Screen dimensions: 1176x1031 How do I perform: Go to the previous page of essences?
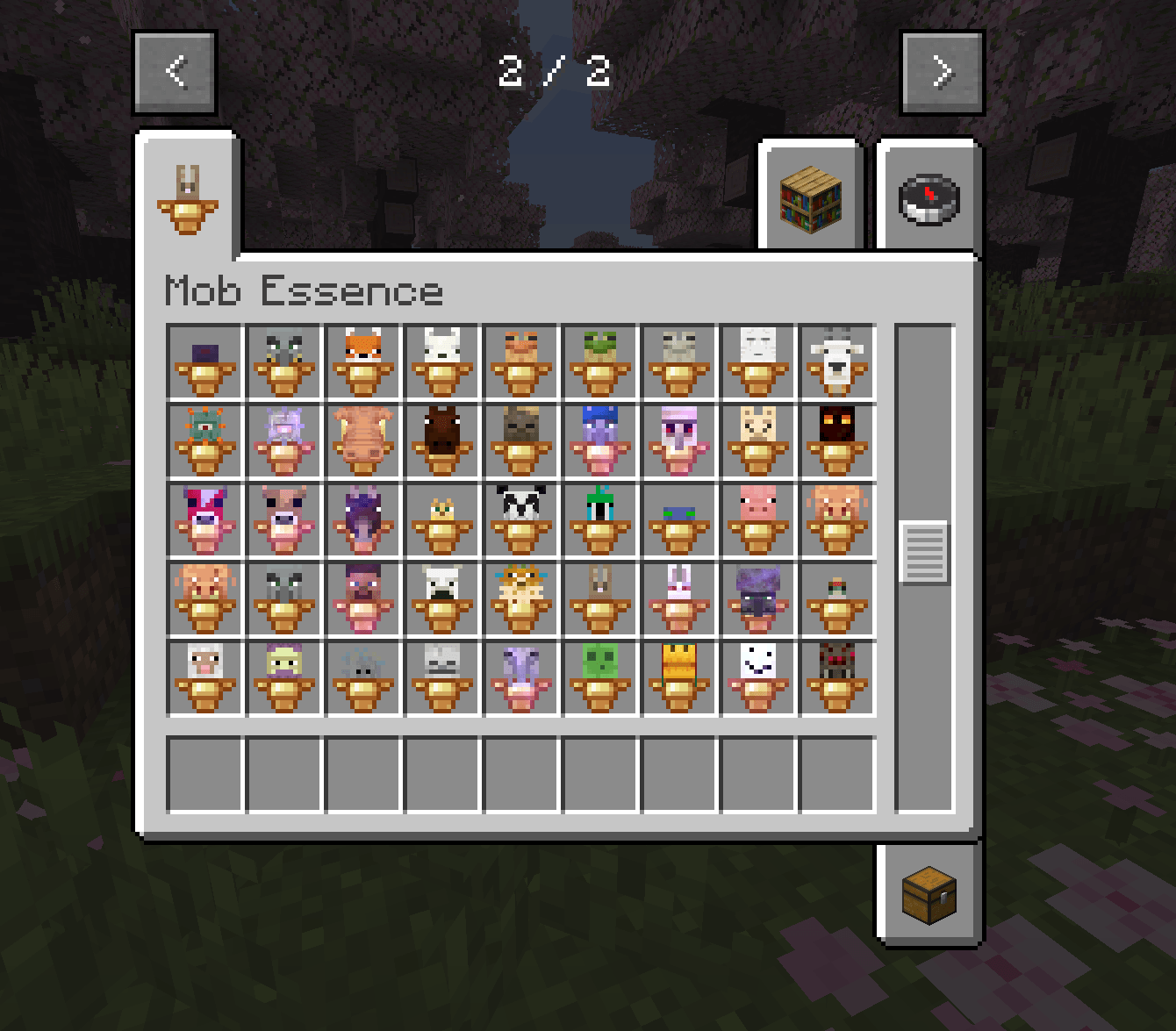(174, 73)
